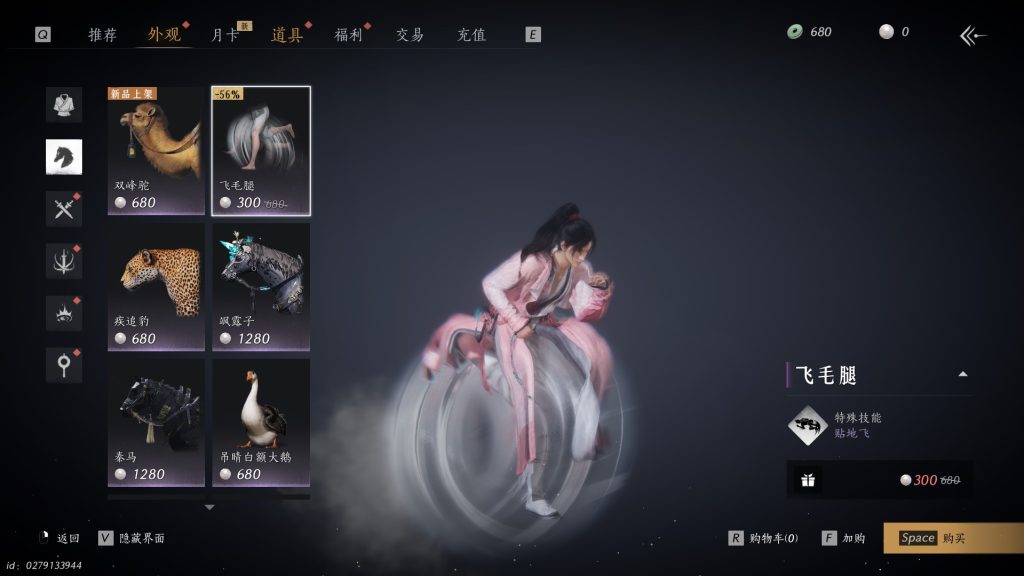Select the 道具 tab
The image size is (1024, 576).
point(286,35)
